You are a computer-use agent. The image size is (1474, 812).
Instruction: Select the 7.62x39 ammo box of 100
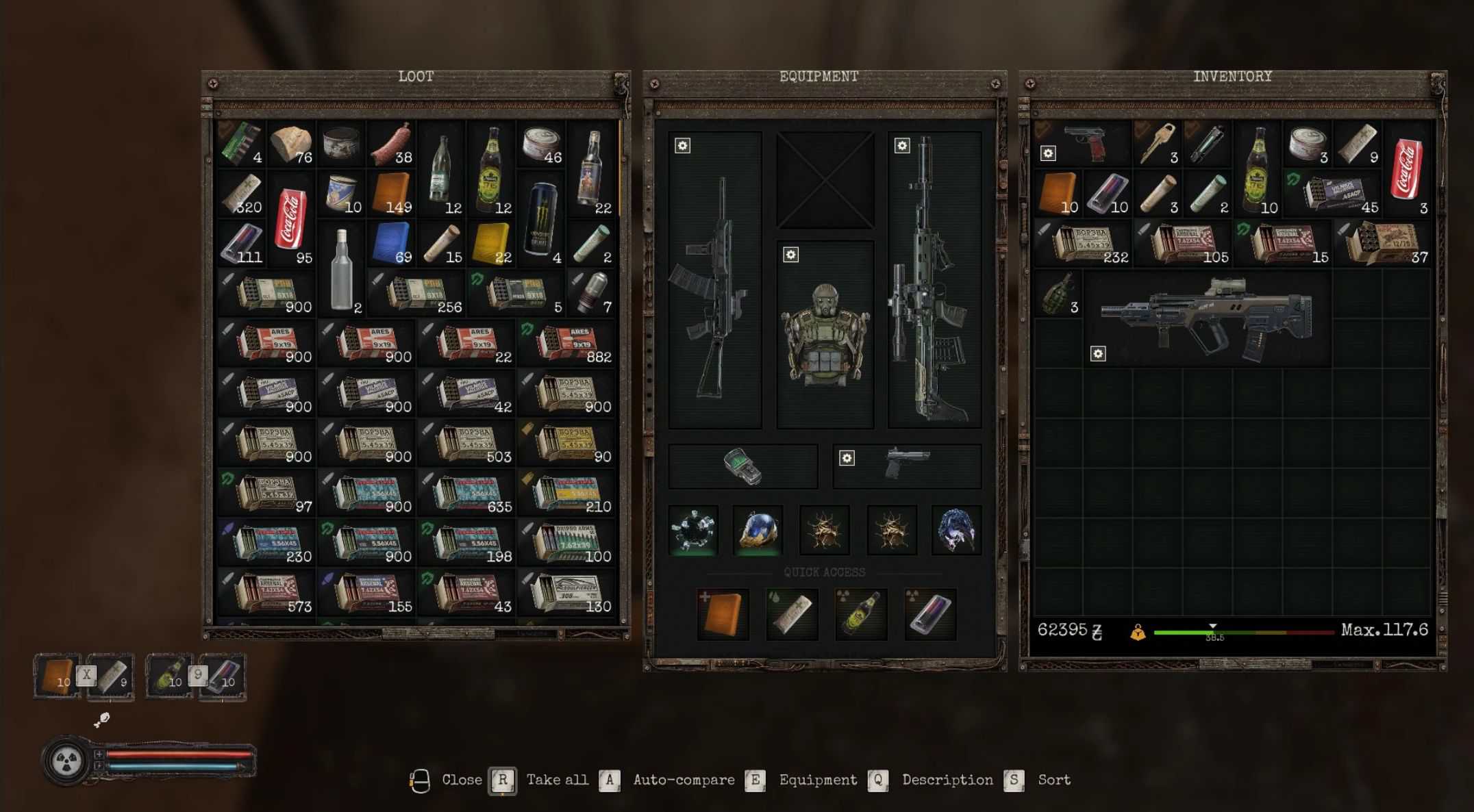pos(567,543)
